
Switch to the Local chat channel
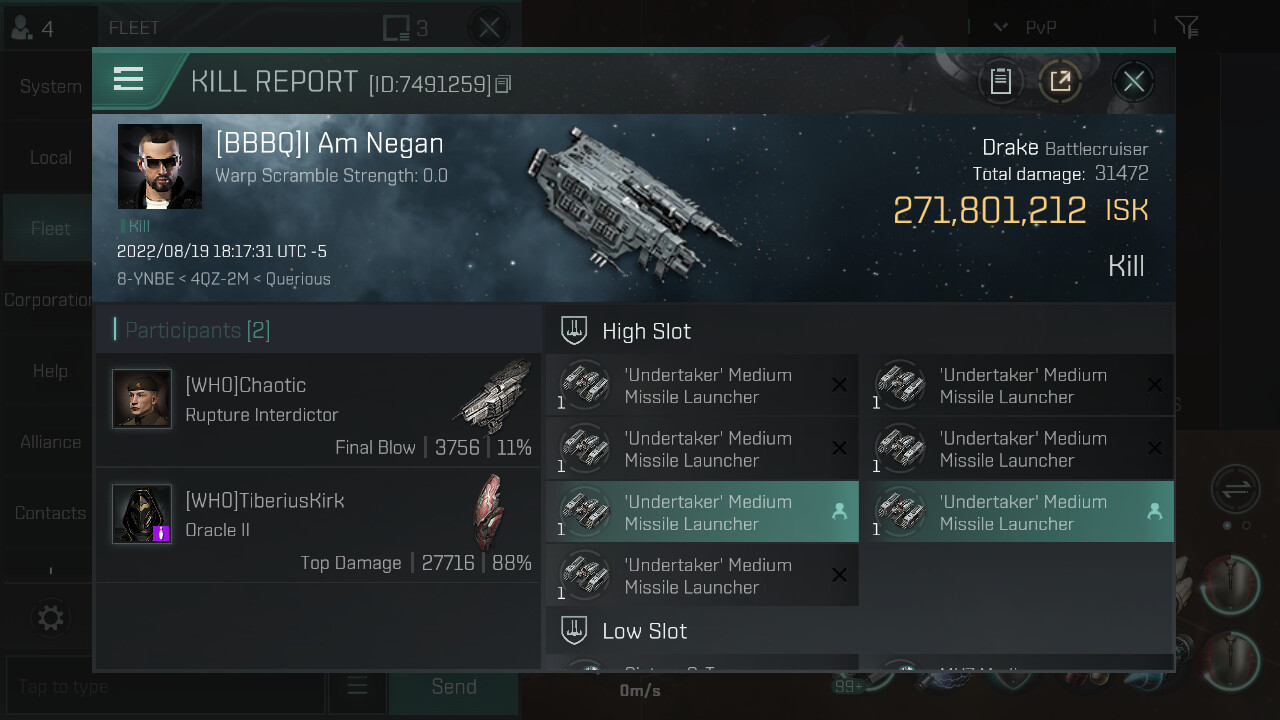[50, 158]
